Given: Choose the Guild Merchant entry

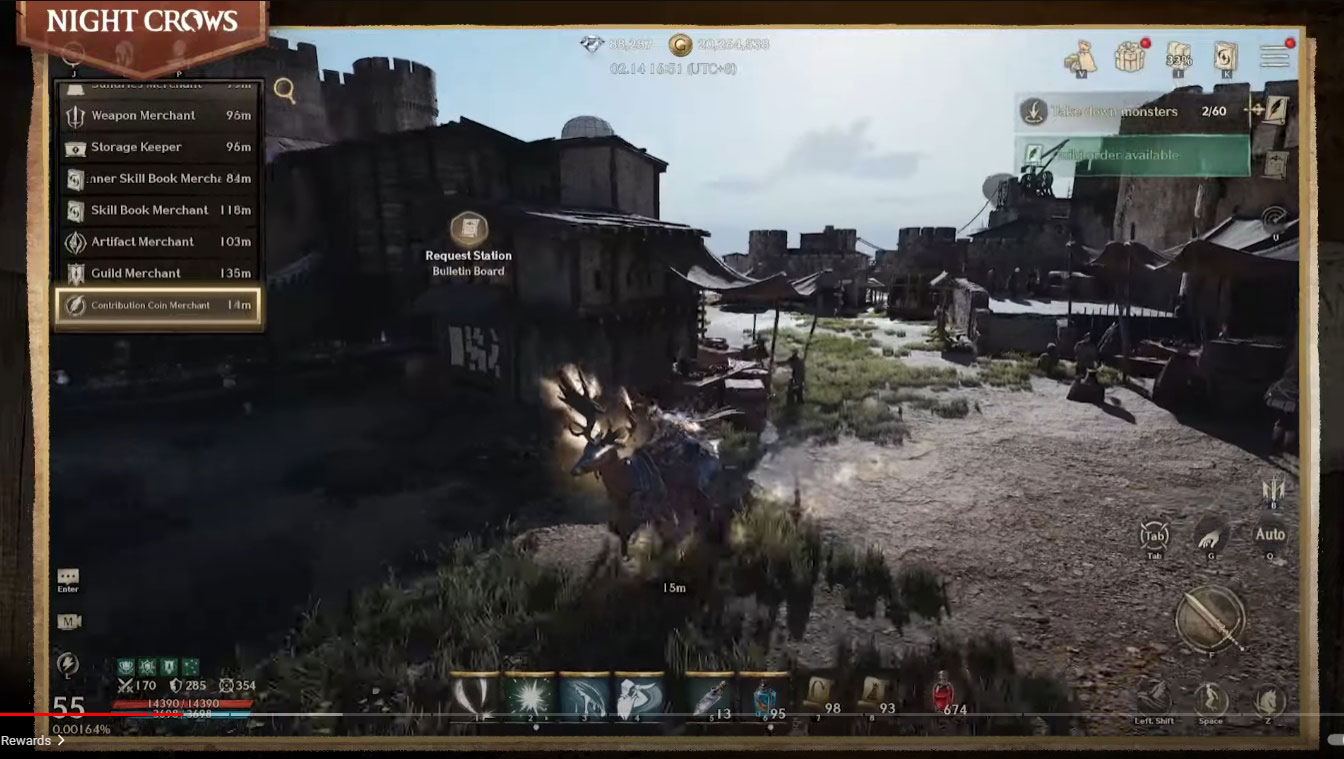Looking at the screenshot, I should click(158, 273).
